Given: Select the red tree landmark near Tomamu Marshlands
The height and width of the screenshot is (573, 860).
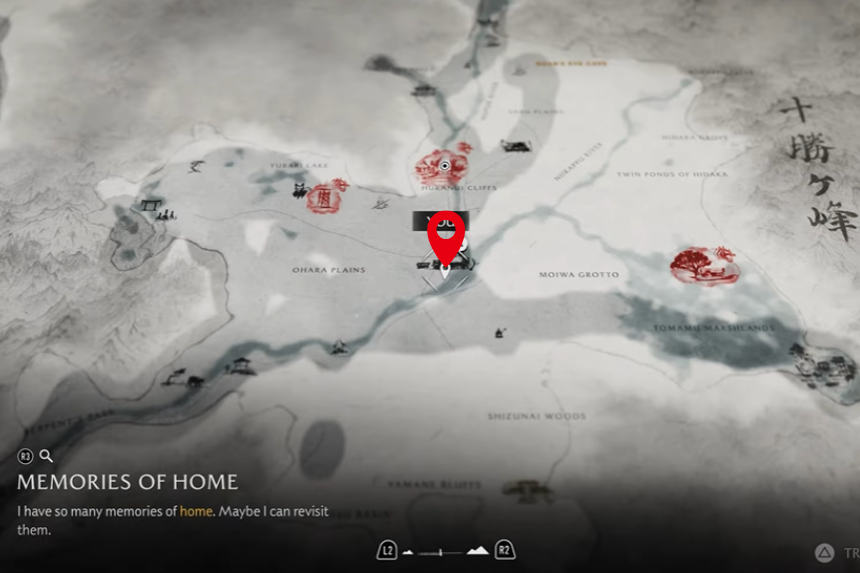Looking at the screenshot, I should tap(704, 265).
